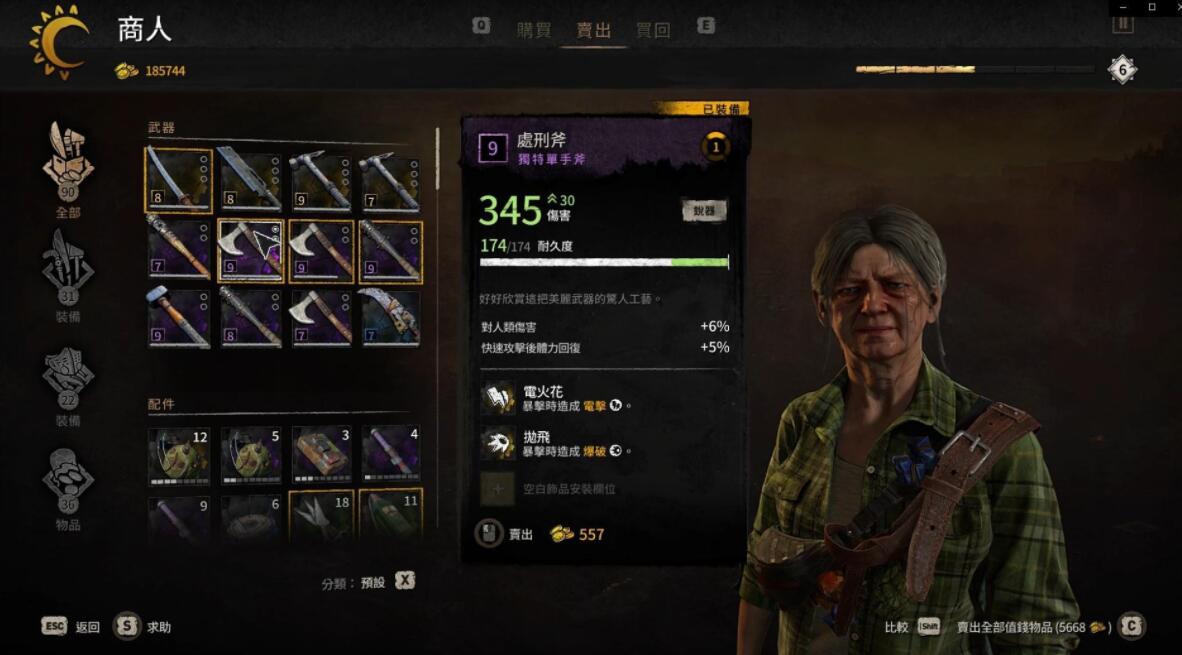This screenshot has height=655, width=1182.
Task: Select the level 7 axe slot
Action: [x=321, y=318]
